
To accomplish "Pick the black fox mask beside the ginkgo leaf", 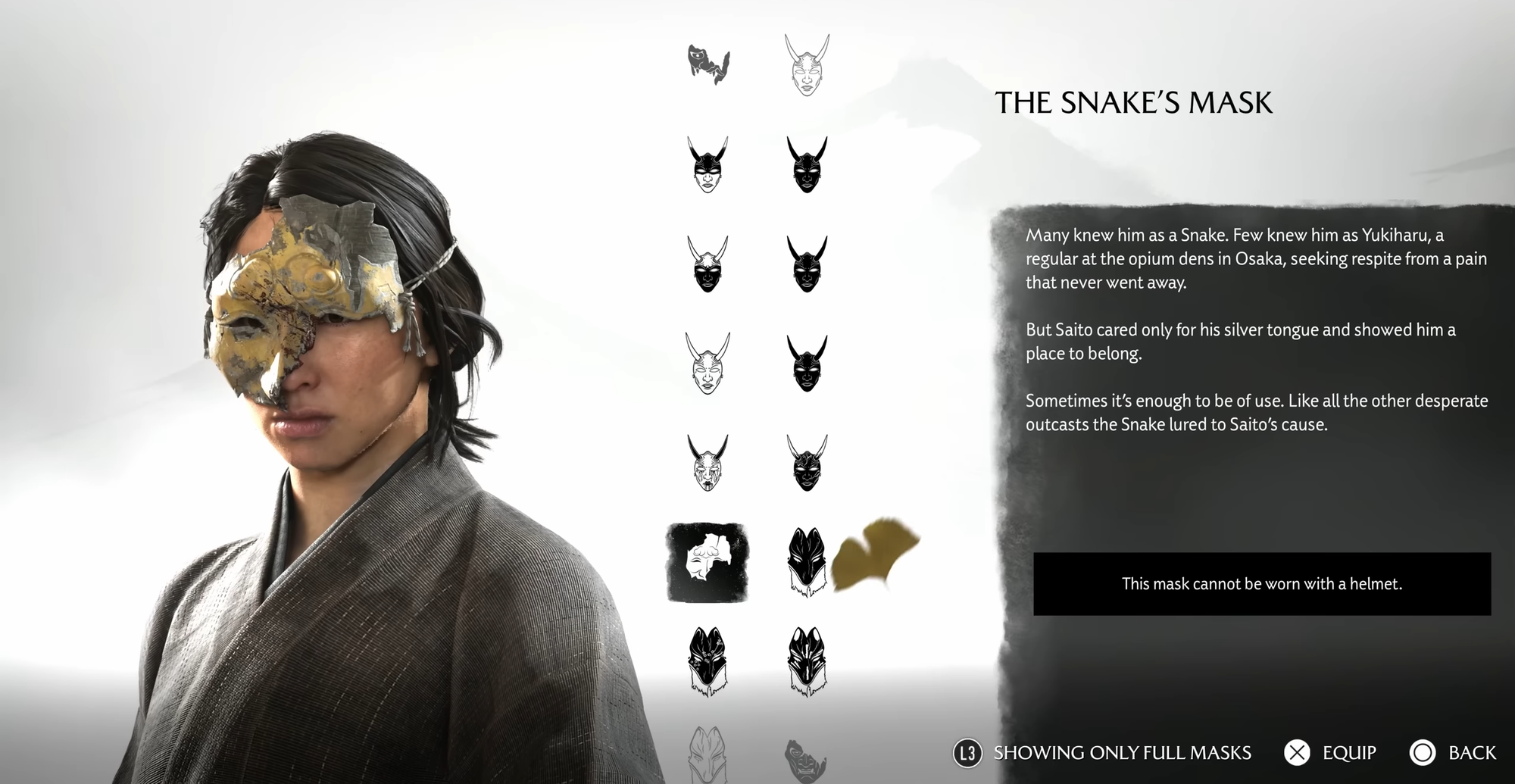I will 807,562.
